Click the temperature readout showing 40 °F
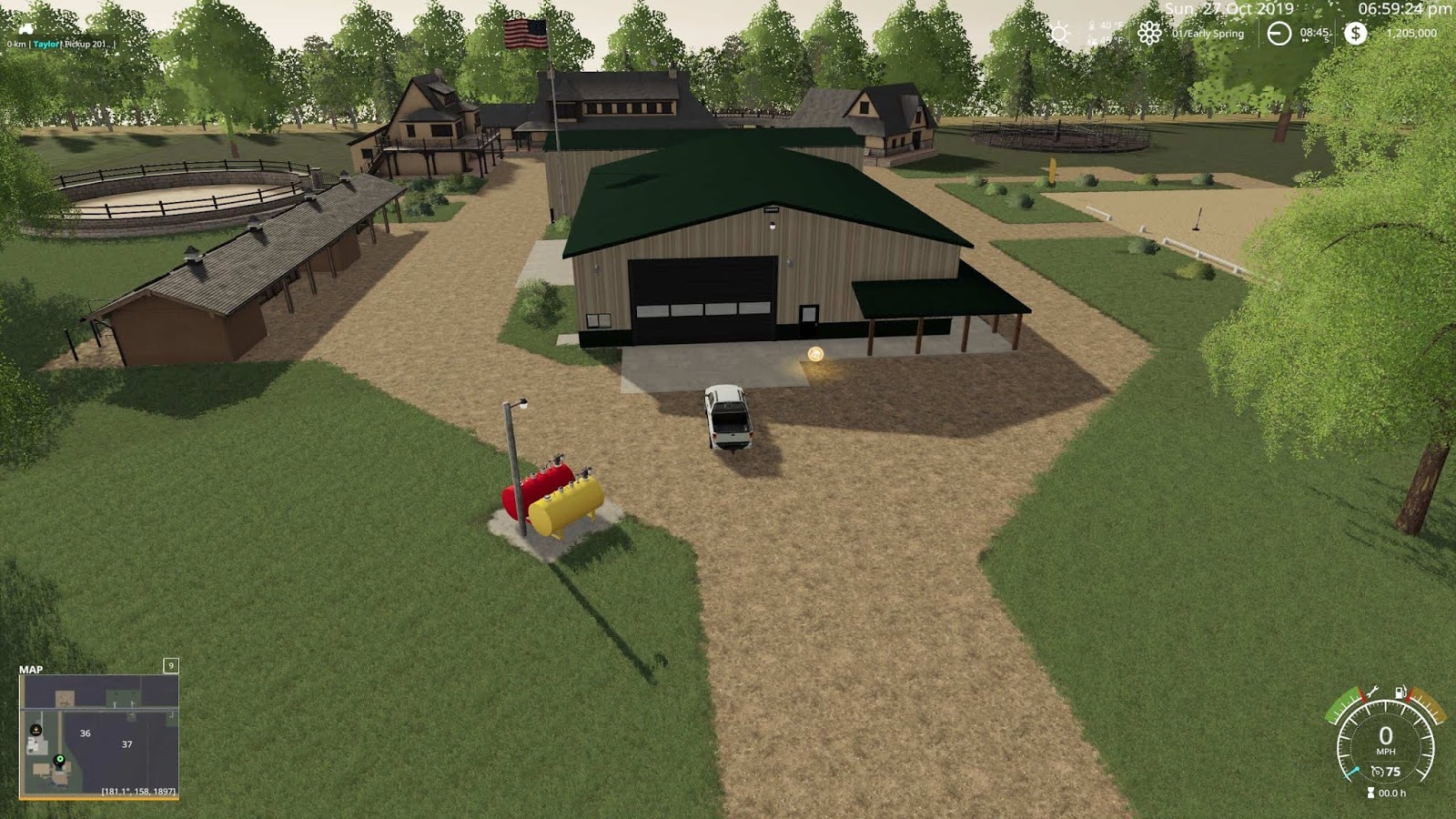Viewport: 1456px width, 819px height. 1107,25
